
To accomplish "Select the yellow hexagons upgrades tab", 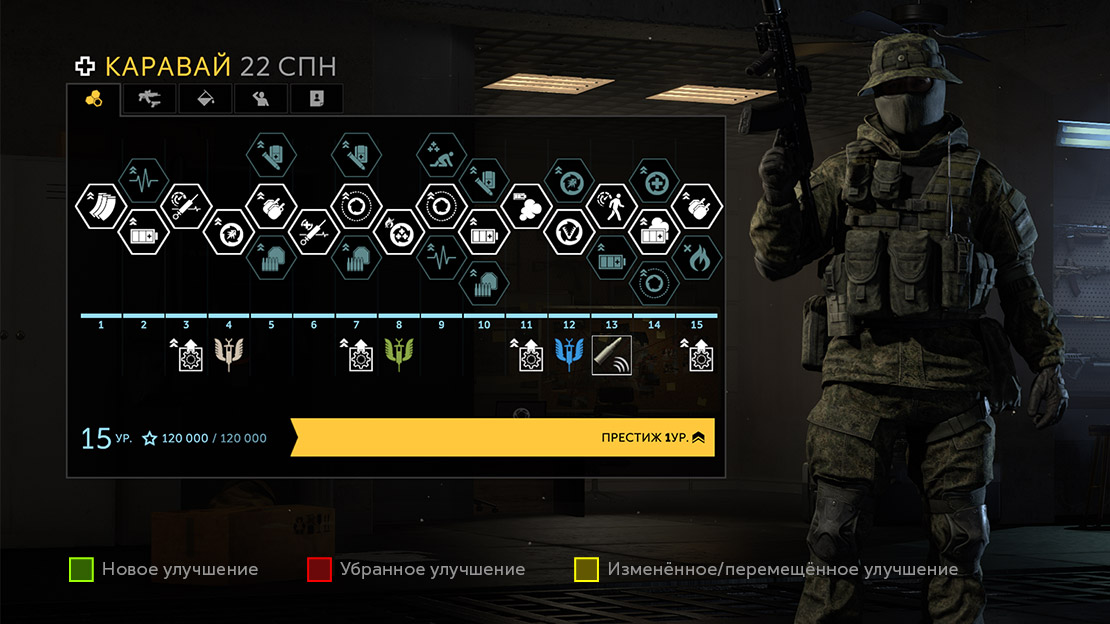I will pyautogui.click(x=94, y=98).
